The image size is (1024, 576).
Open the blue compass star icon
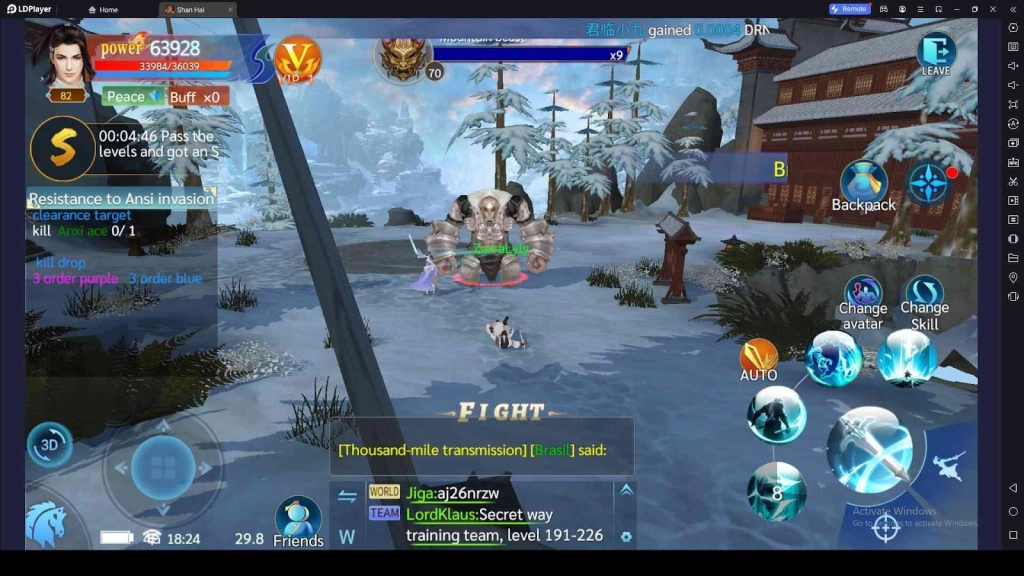point(929,184)
